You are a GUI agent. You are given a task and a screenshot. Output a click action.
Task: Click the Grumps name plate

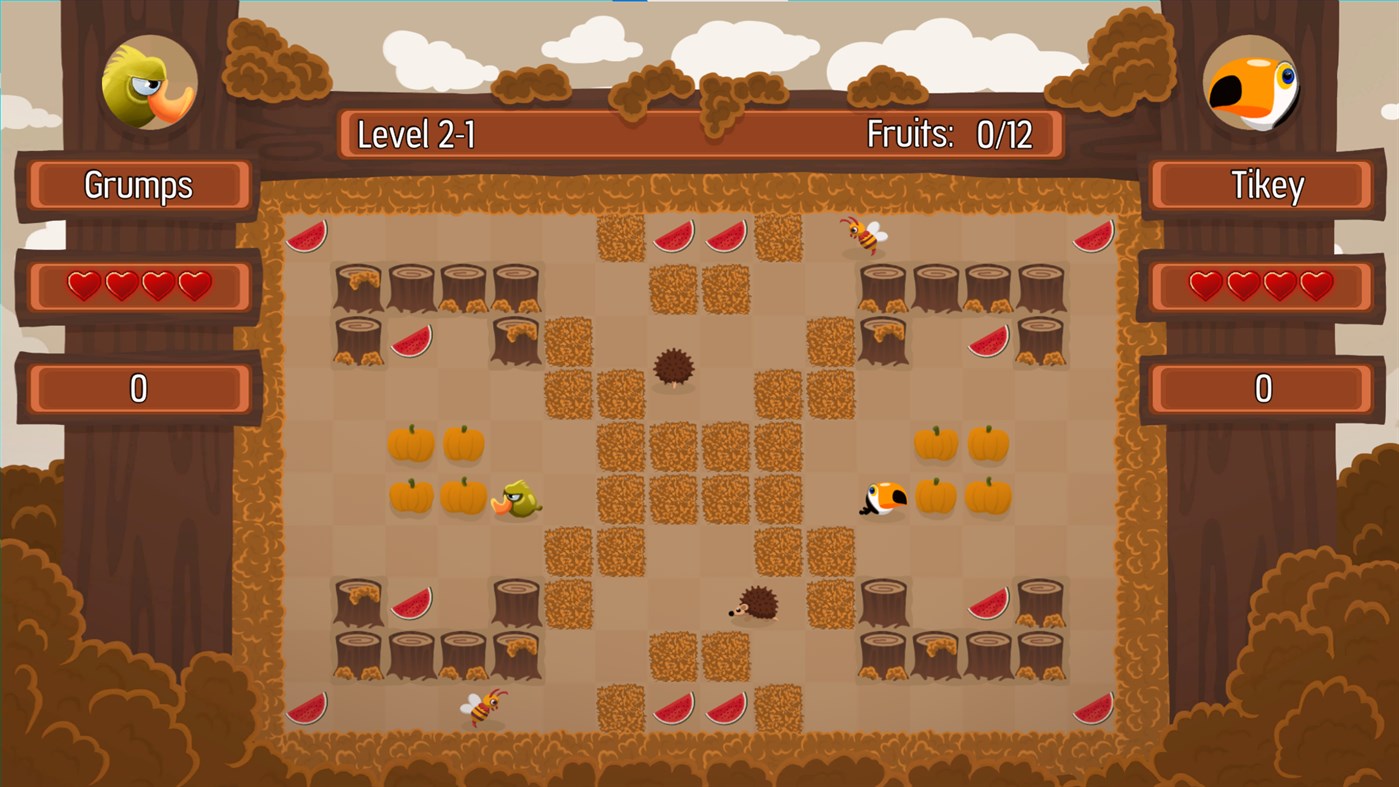point(138,184)
